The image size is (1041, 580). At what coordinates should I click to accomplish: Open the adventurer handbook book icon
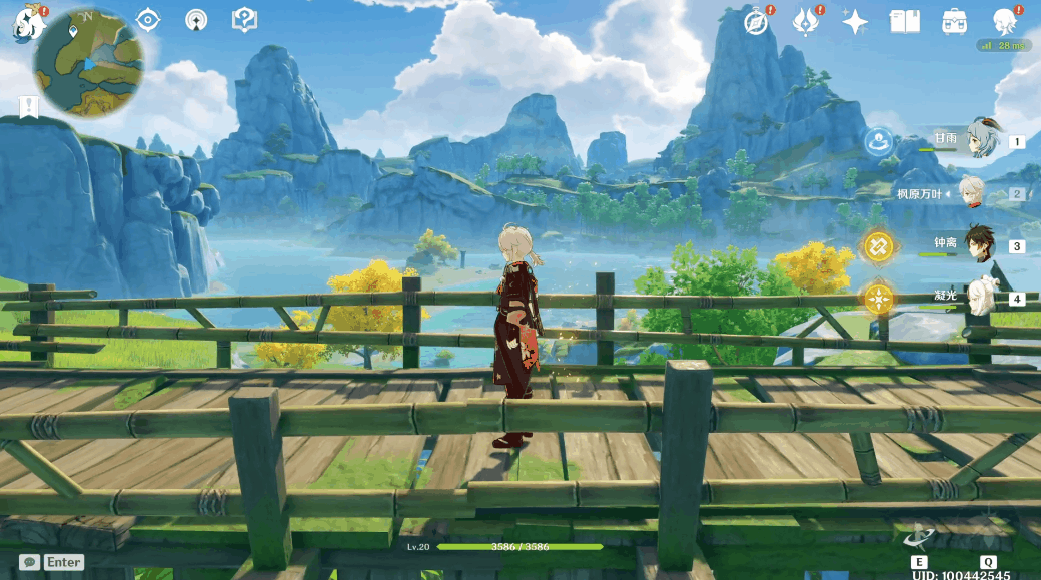904,21
